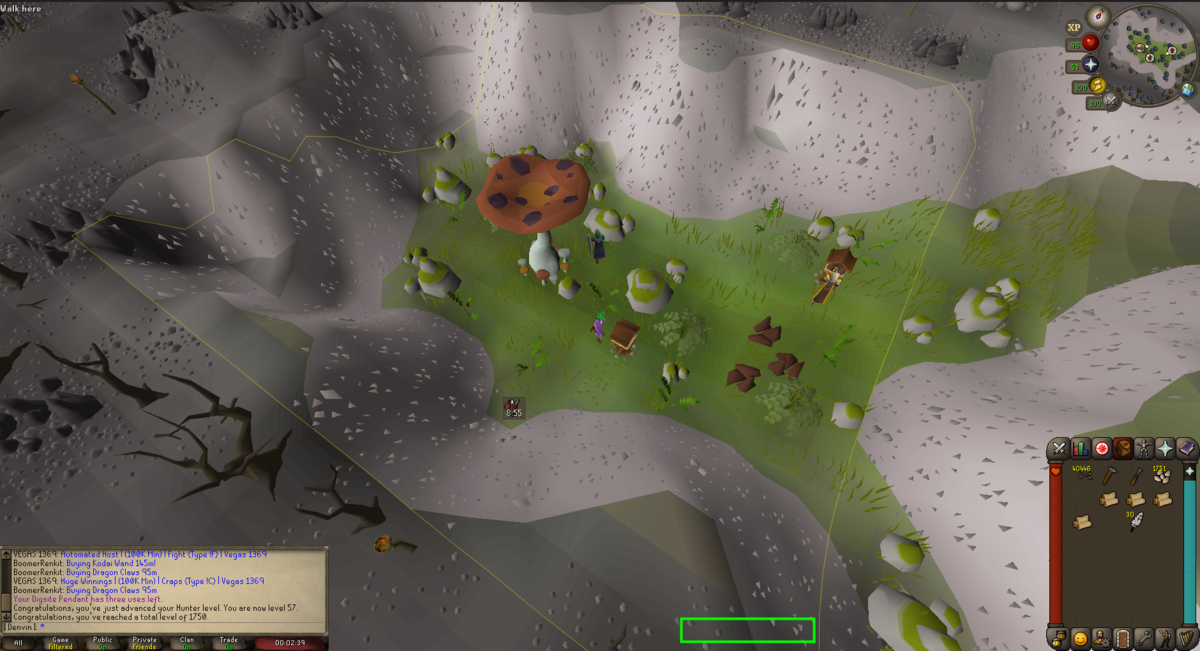
Task: Open the world map globe
Action: (1187, 89)
